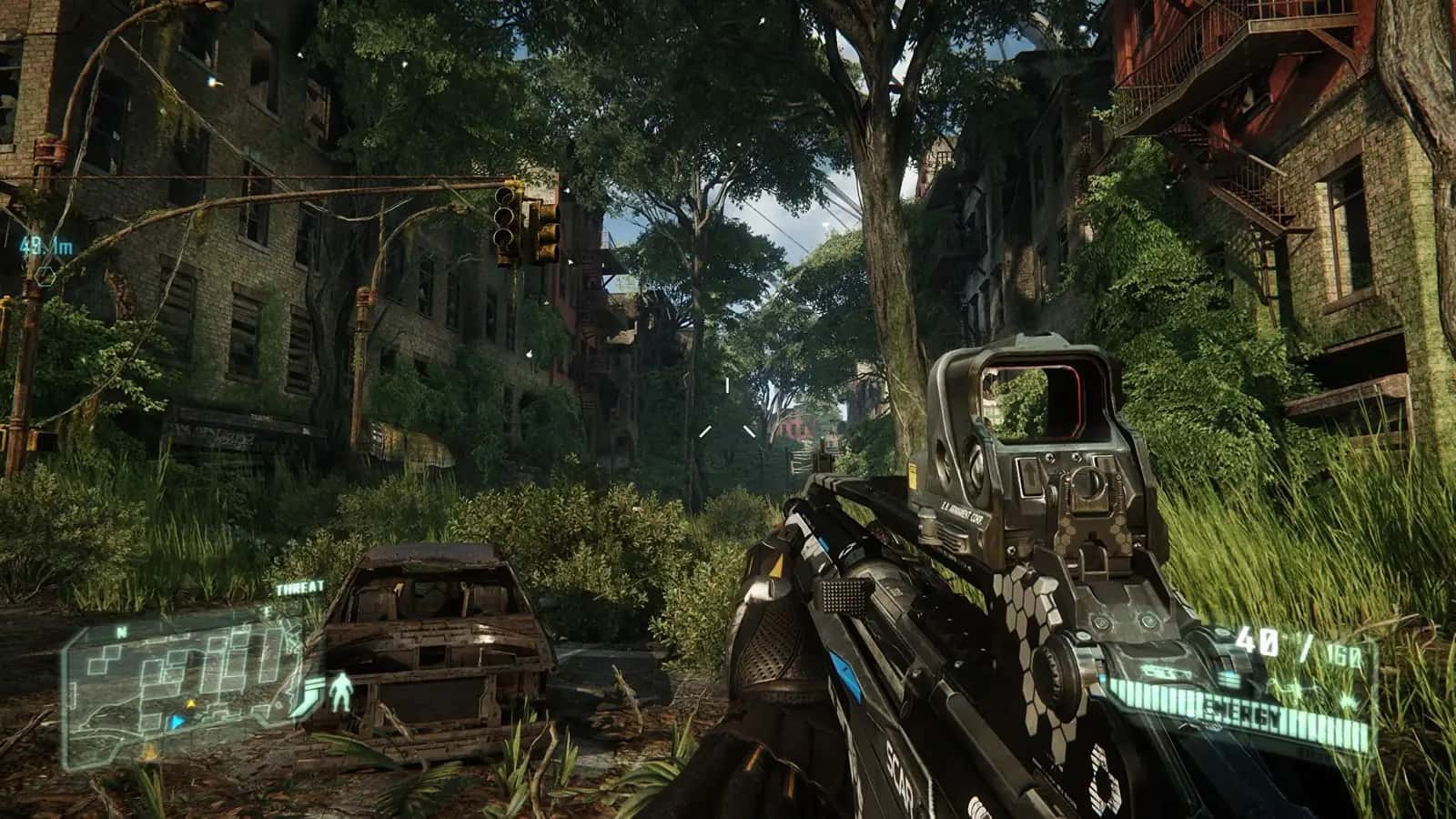Click the orange marker near the minimap bottom
This screenshot has height=819, width=1456.
tap(150, 753)
